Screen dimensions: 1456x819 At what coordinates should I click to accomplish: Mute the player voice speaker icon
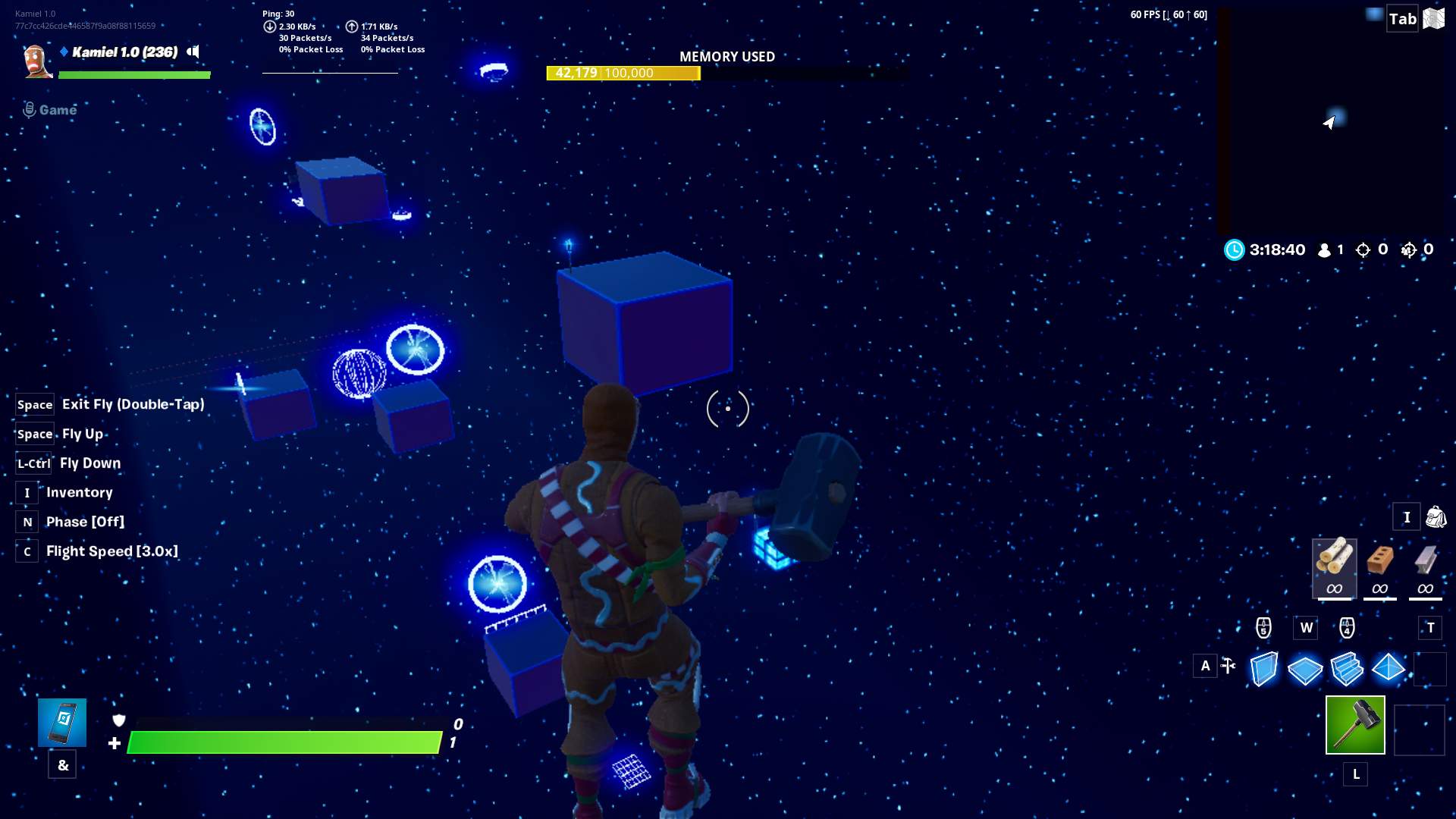pos(194,52)
